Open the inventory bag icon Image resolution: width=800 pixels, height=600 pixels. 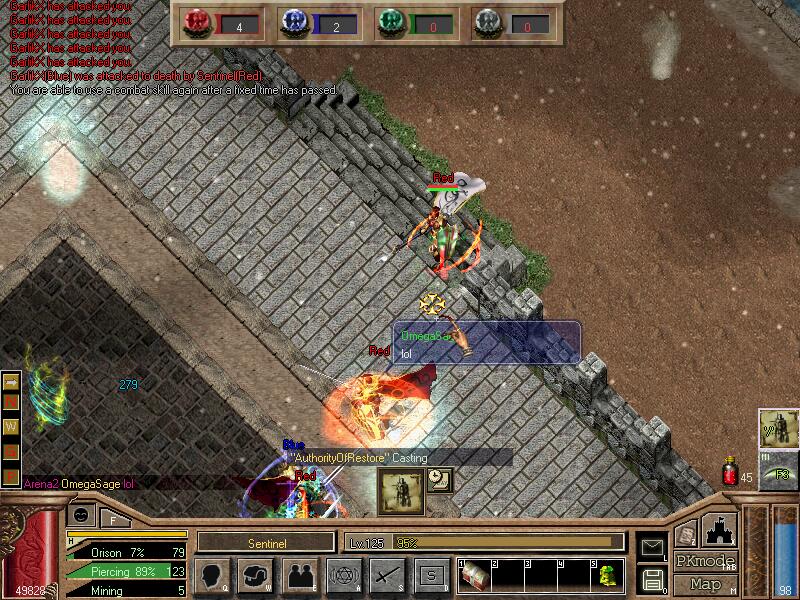[x=256, y=576]
